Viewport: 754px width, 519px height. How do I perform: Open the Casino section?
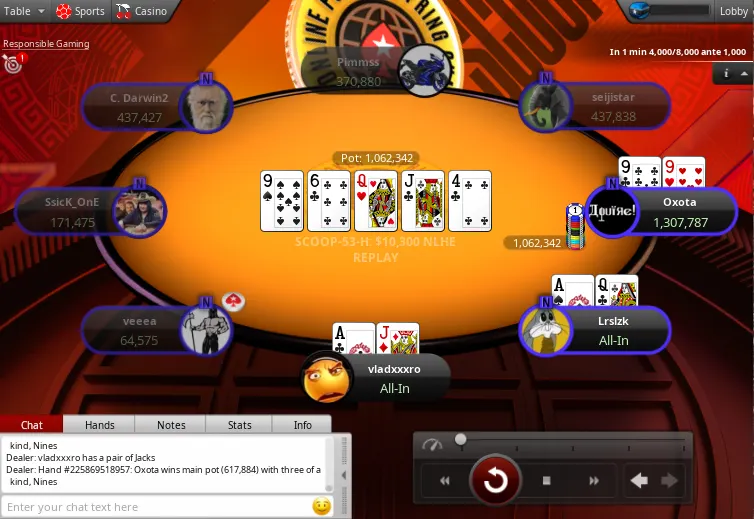pos(141,11)
